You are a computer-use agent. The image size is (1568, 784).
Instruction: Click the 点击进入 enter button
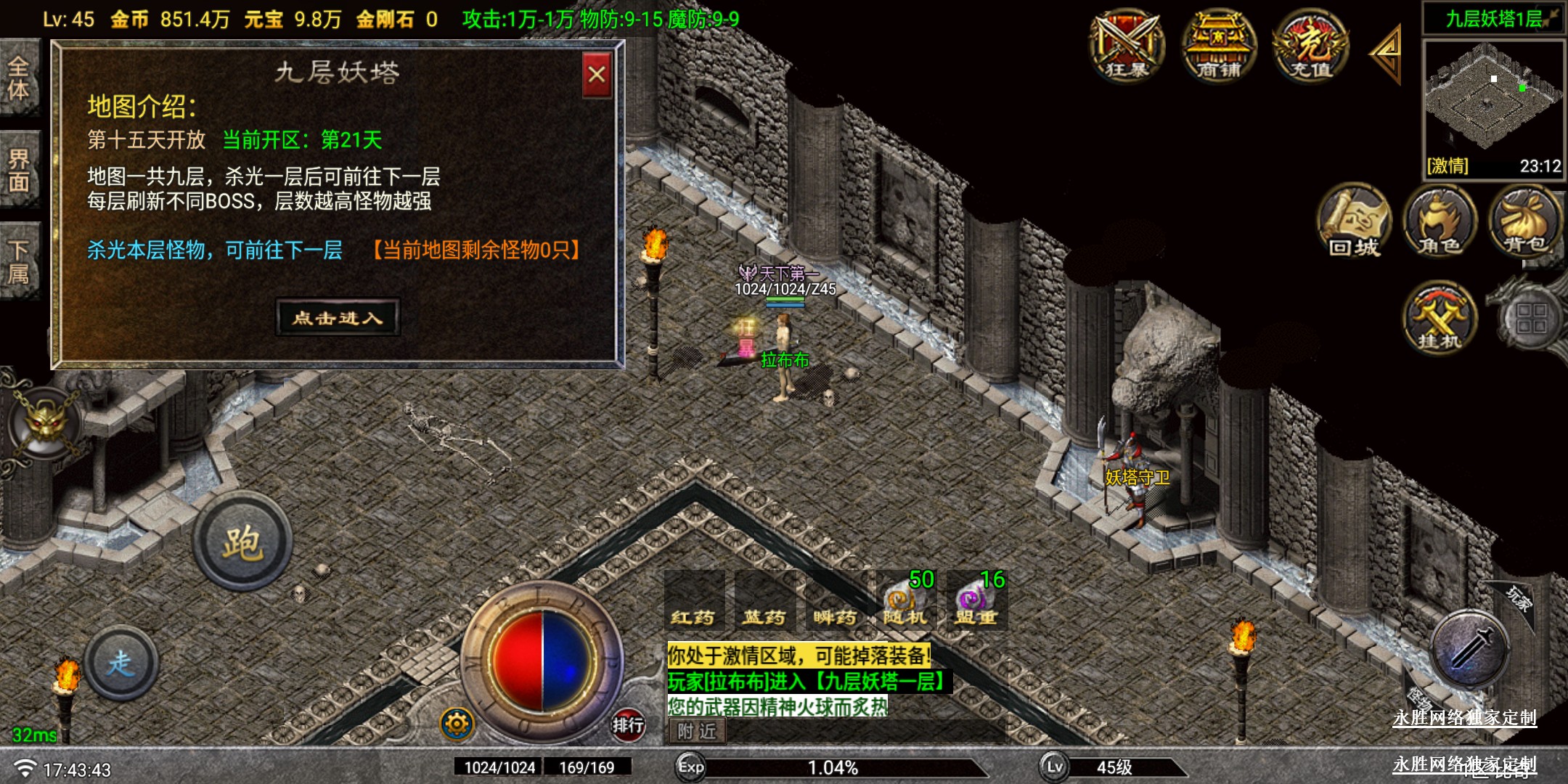pyautogui.click(x=338, y=317)
